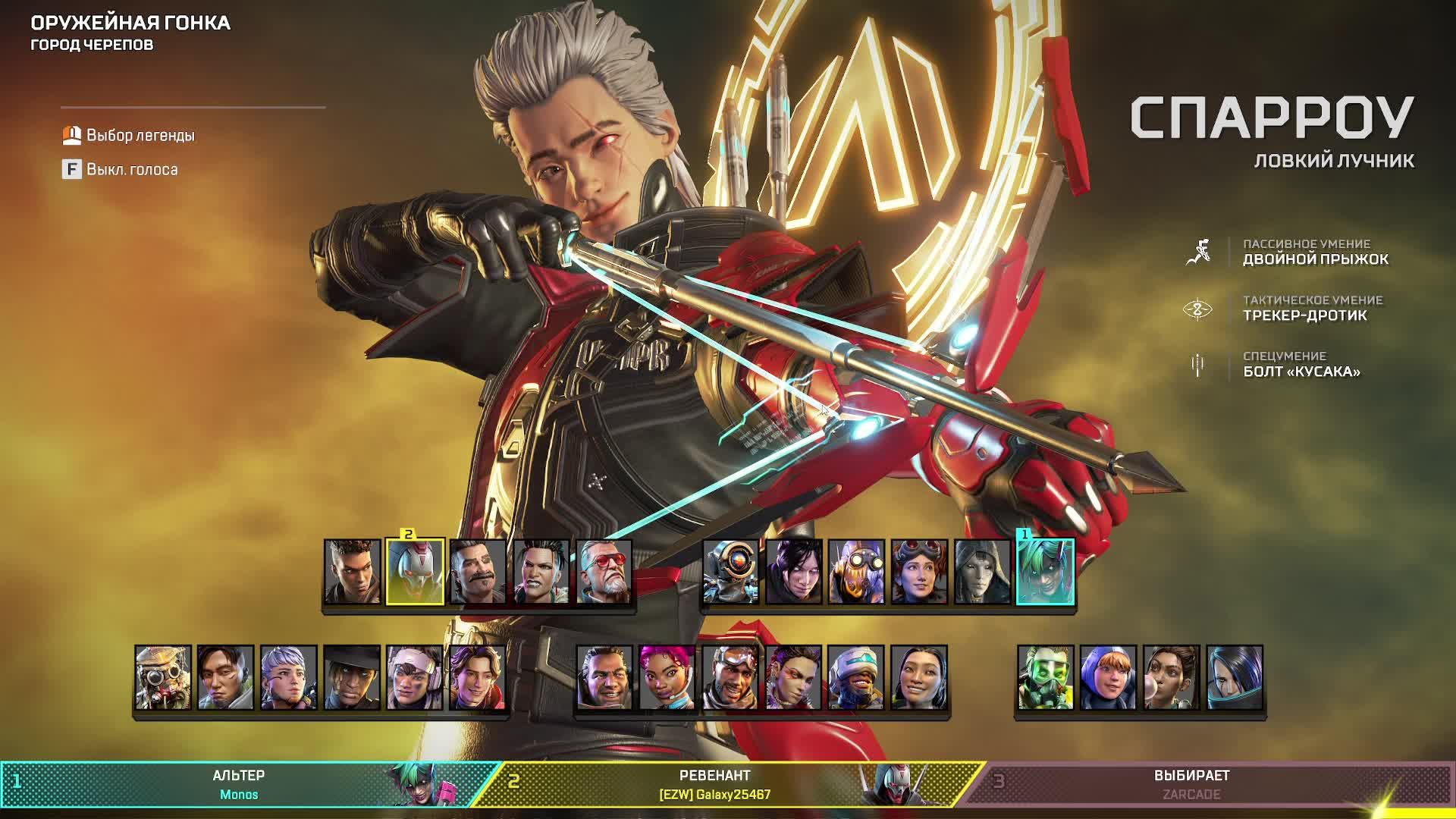Choose the Catalyst legend portrait

coord(1234,678)
